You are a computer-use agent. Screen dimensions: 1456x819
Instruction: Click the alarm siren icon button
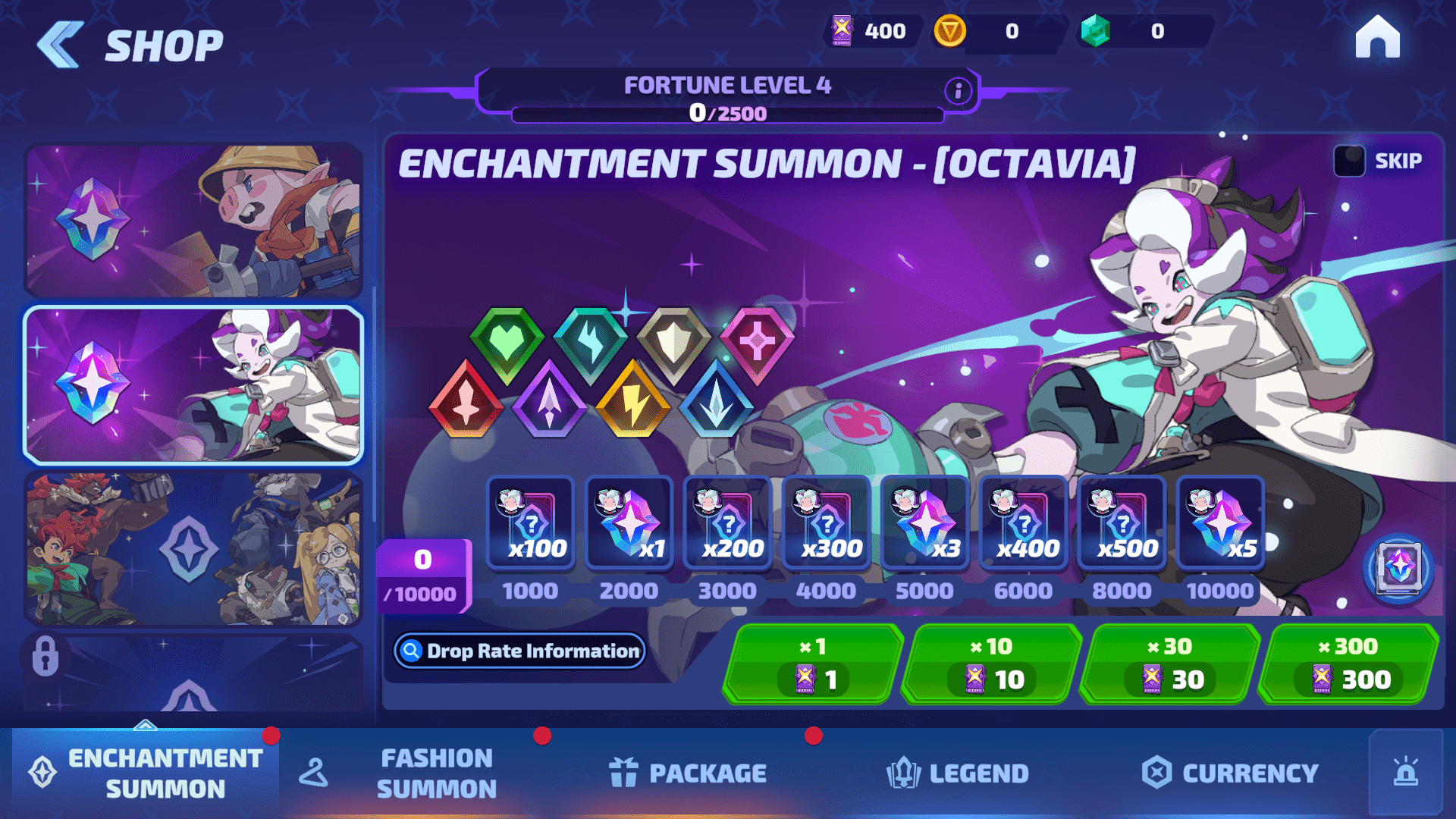coord(1405,773)
